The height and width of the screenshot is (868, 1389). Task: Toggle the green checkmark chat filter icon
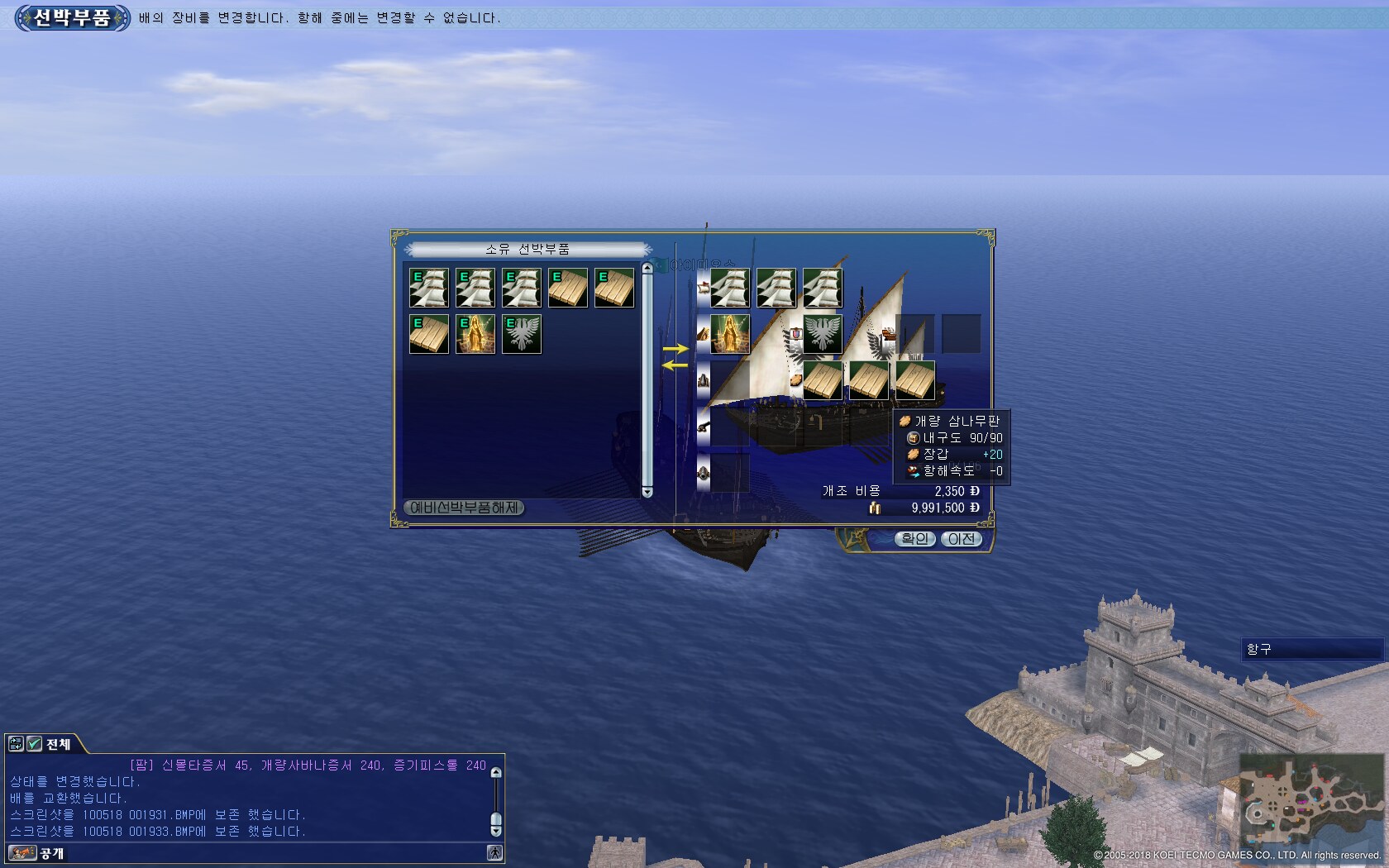tap(35, 744)
